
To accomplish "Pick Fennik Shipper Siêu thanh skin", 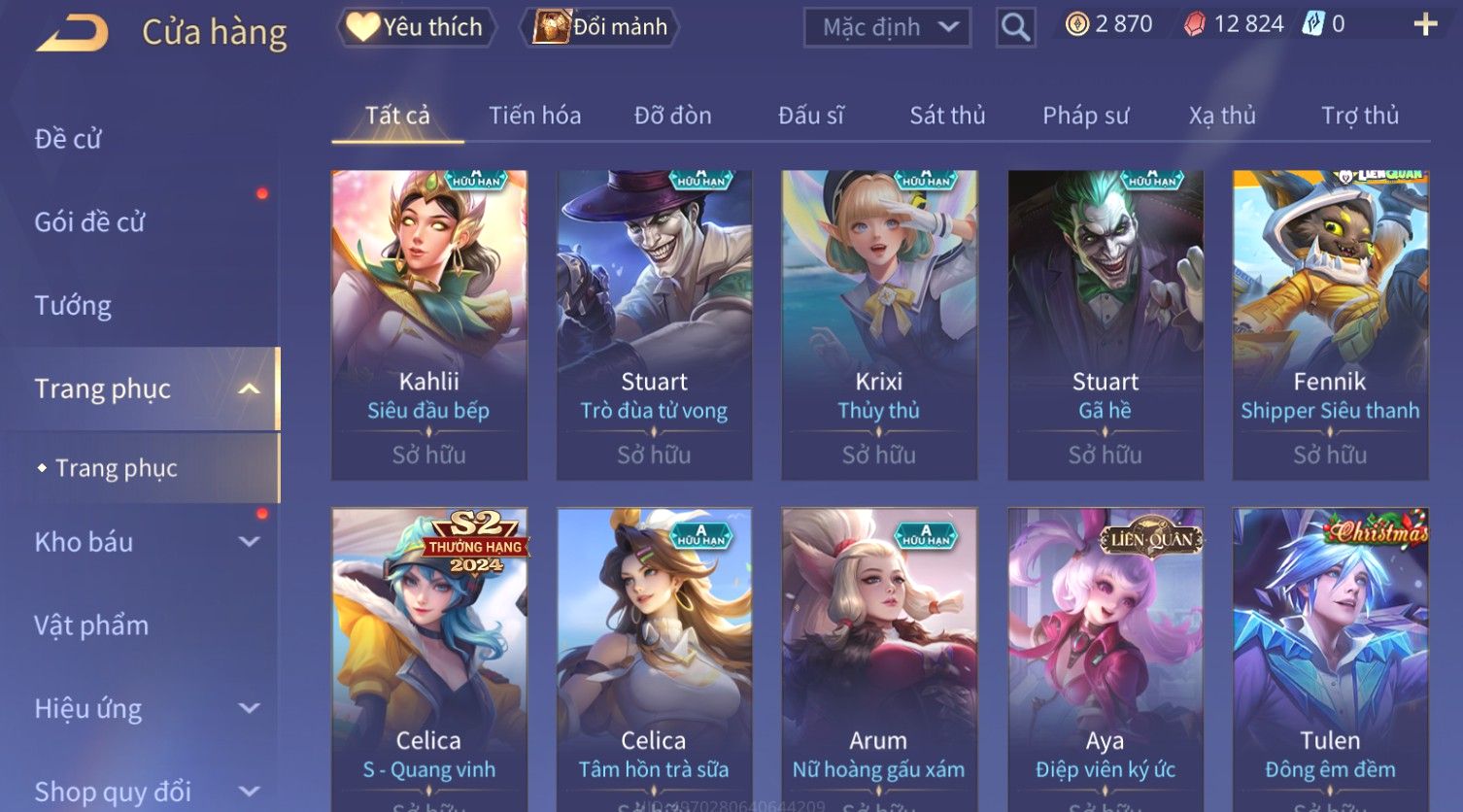I will 1330,324.
